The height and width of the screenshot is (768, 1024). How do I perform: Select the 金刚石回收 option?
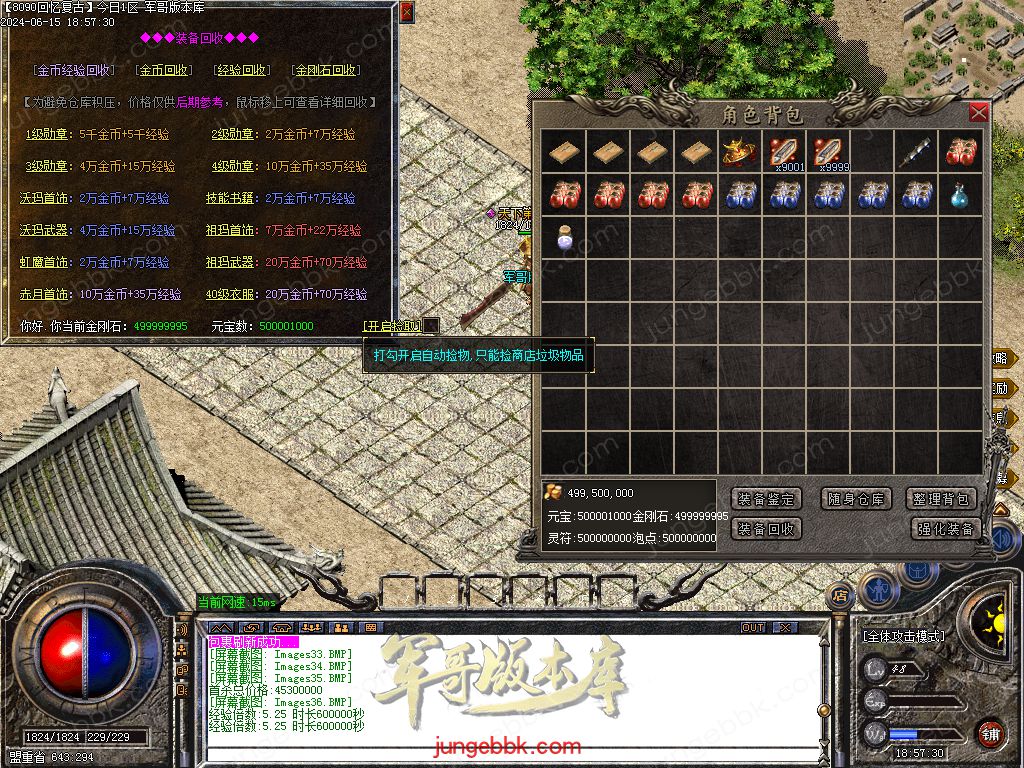[326, 70]
